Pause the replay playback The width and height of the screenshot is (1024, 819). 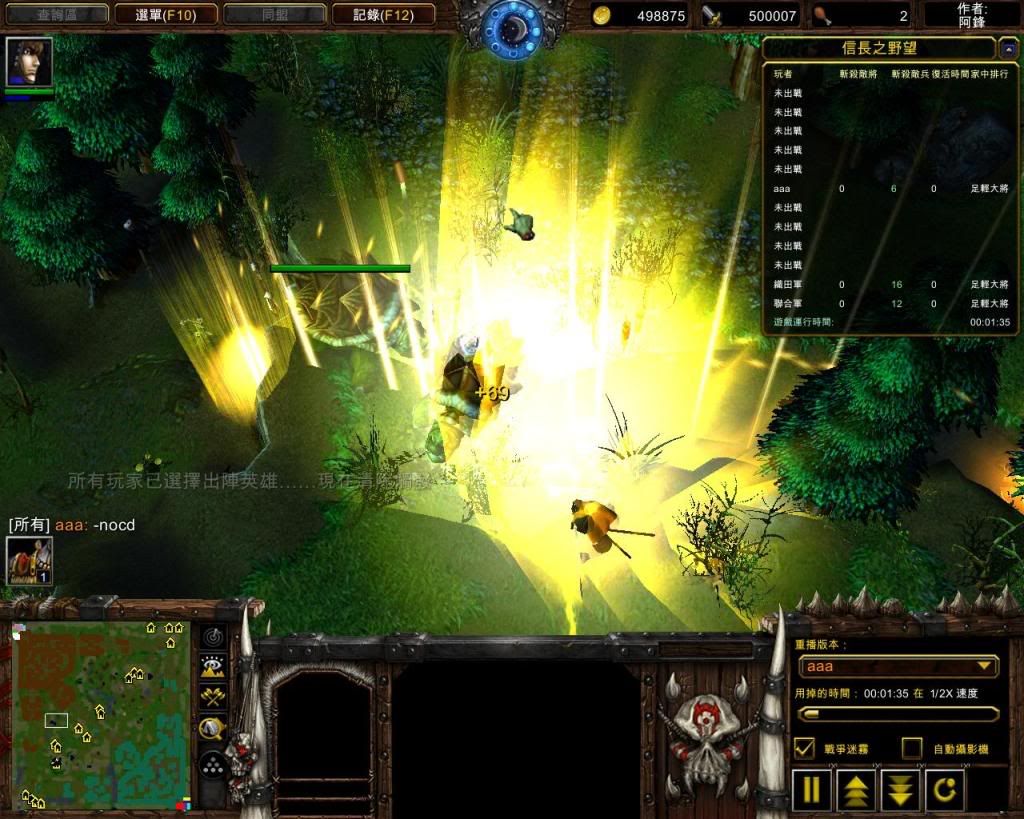pyautogui.click(x=811, y=789)
